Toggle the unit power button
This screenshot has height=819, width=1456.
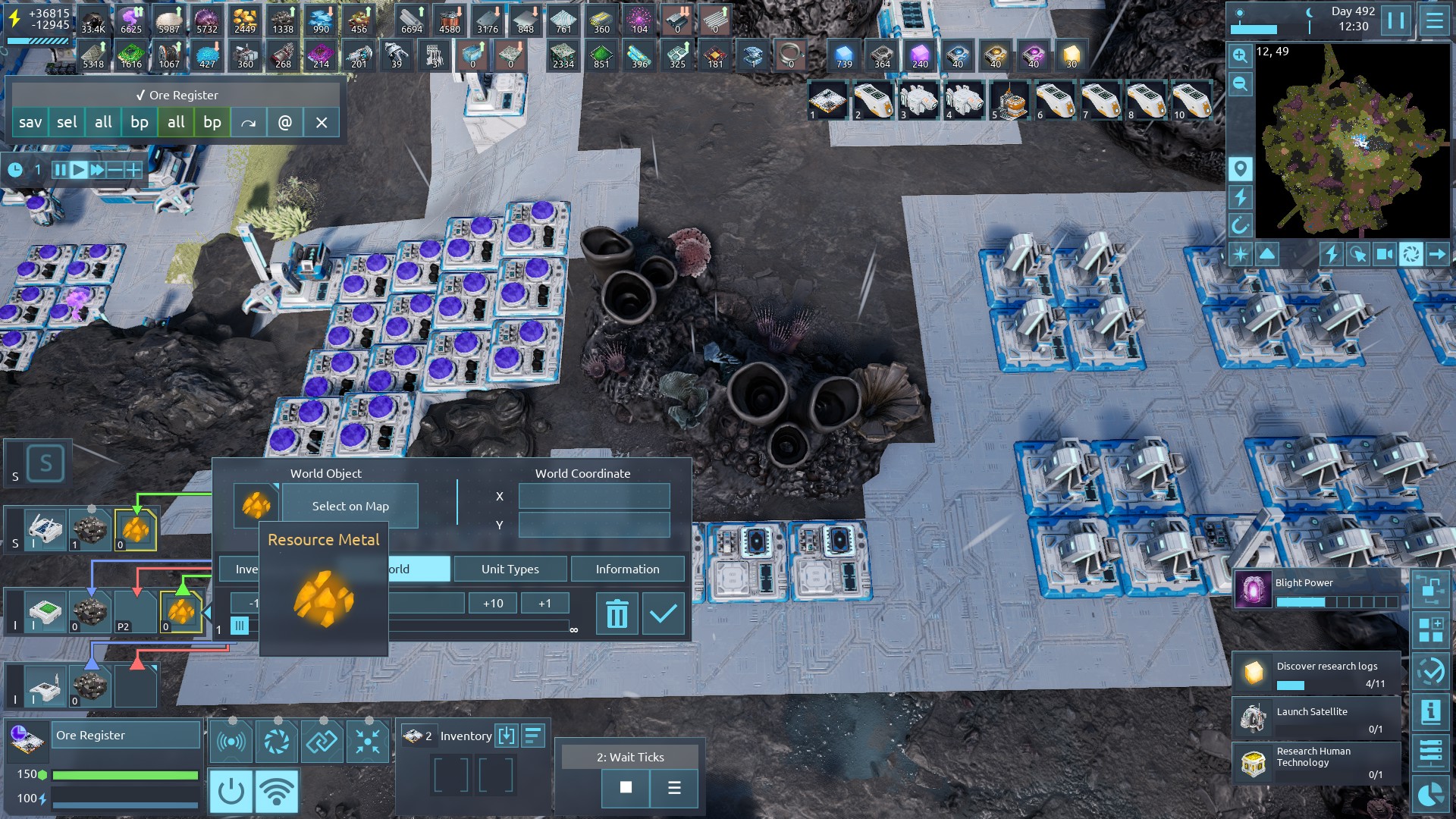coord(231,791)
